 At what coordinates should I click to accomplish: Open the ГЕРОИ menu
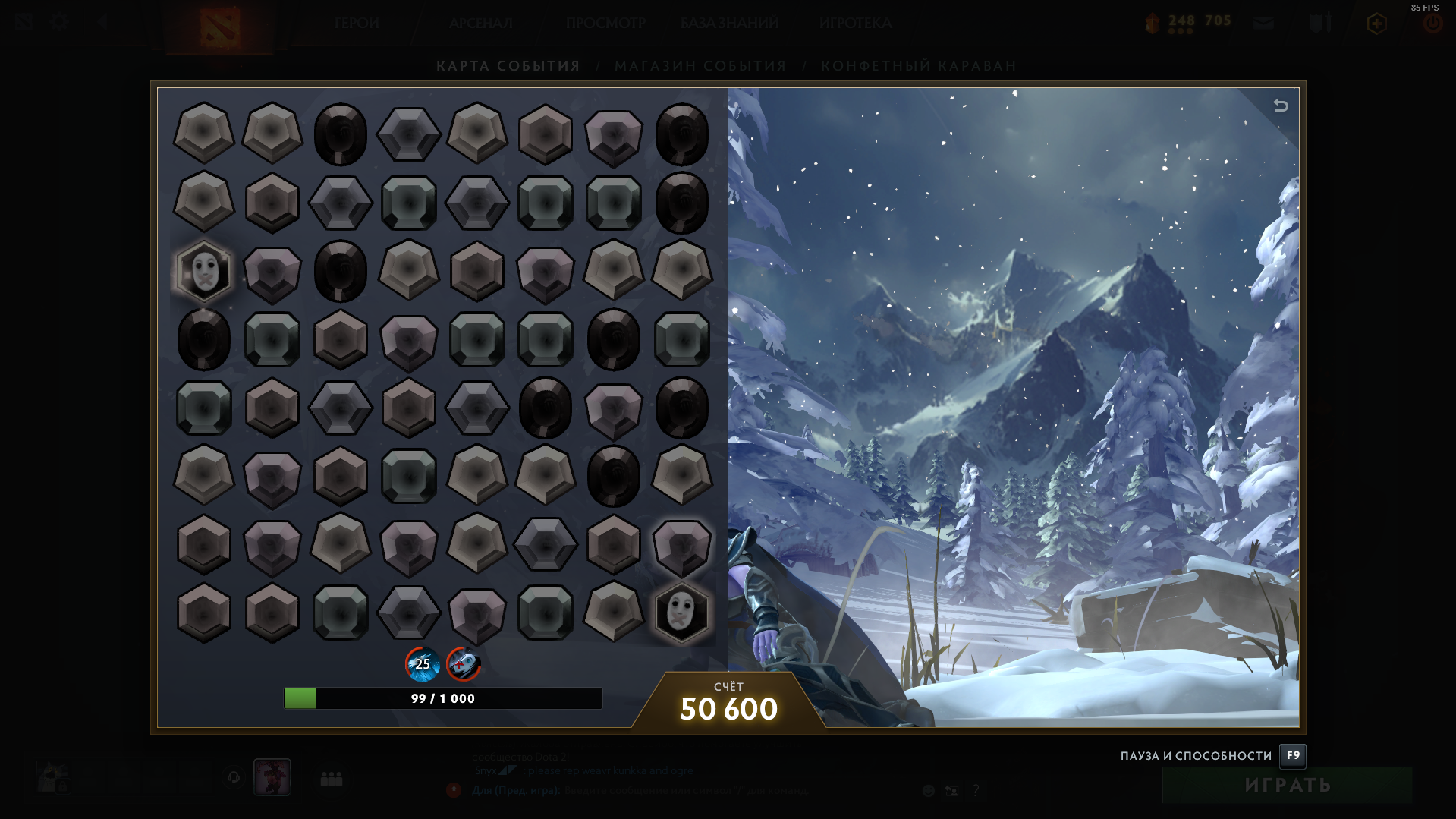click(x=357, y=24)
